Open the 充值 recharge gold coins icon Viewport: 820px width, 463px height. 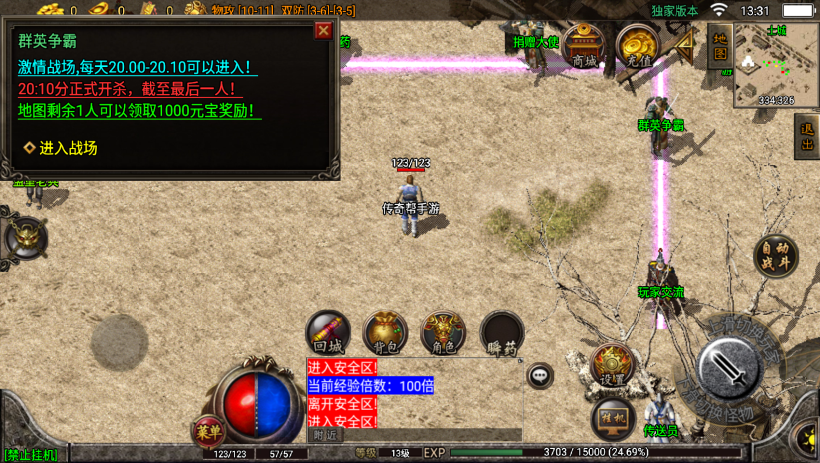(637, 46)
